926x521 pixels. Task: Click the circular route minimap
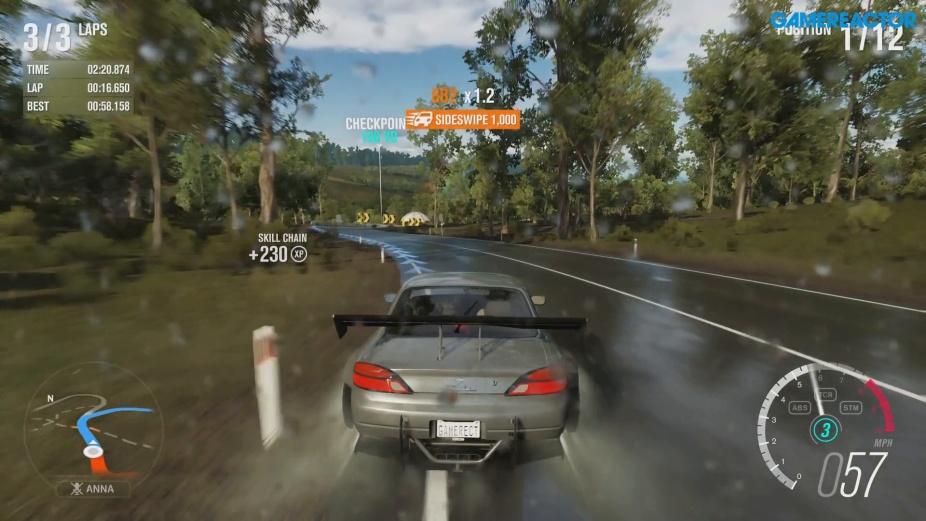click(92, 424)
